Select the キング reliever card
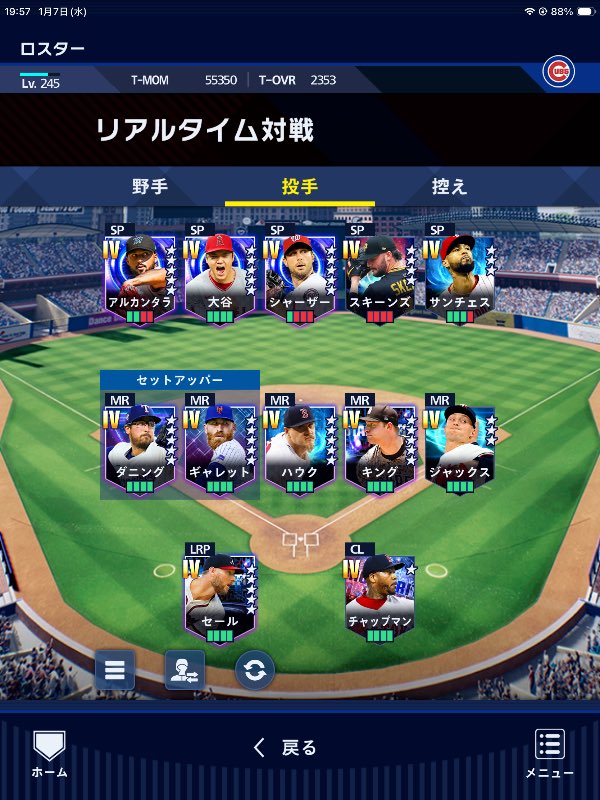The width and height of the screenshot is (600, 800). [379, 447]
